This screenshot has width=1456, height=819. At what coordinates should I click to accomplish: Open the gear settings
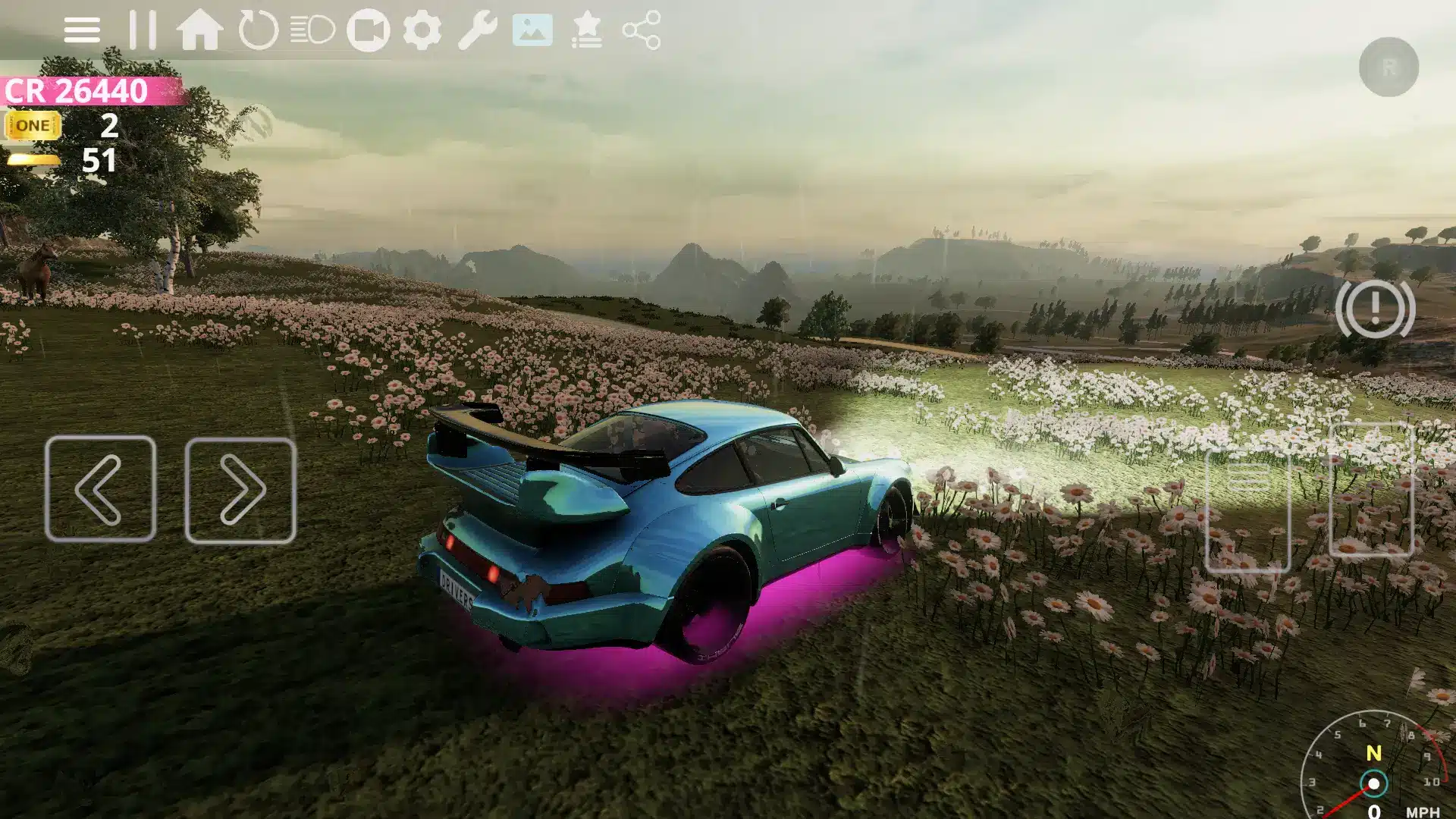pyautogui.click(x=422, y=31)
